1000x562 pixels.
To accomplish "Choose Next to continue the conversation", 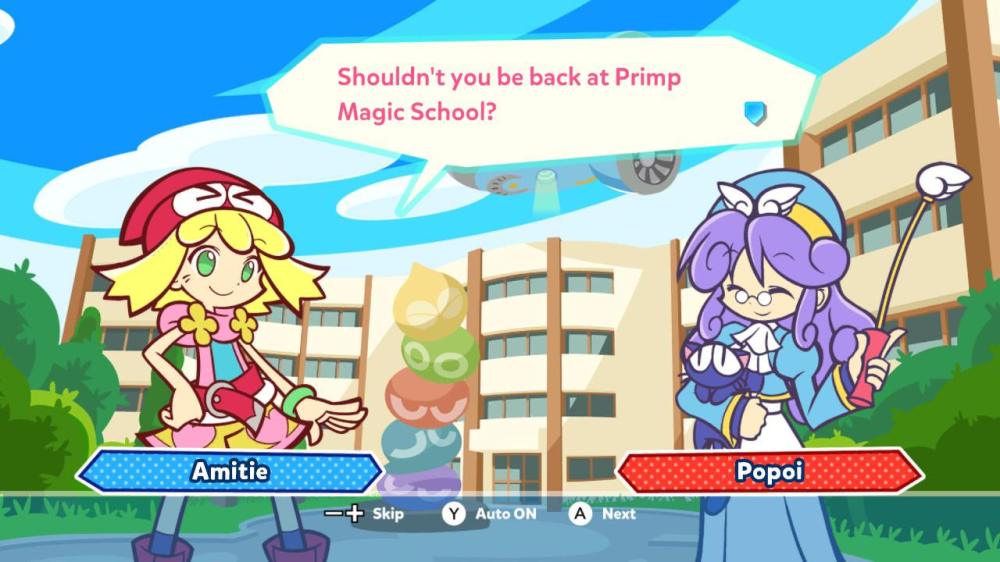I will click(603, 514).
